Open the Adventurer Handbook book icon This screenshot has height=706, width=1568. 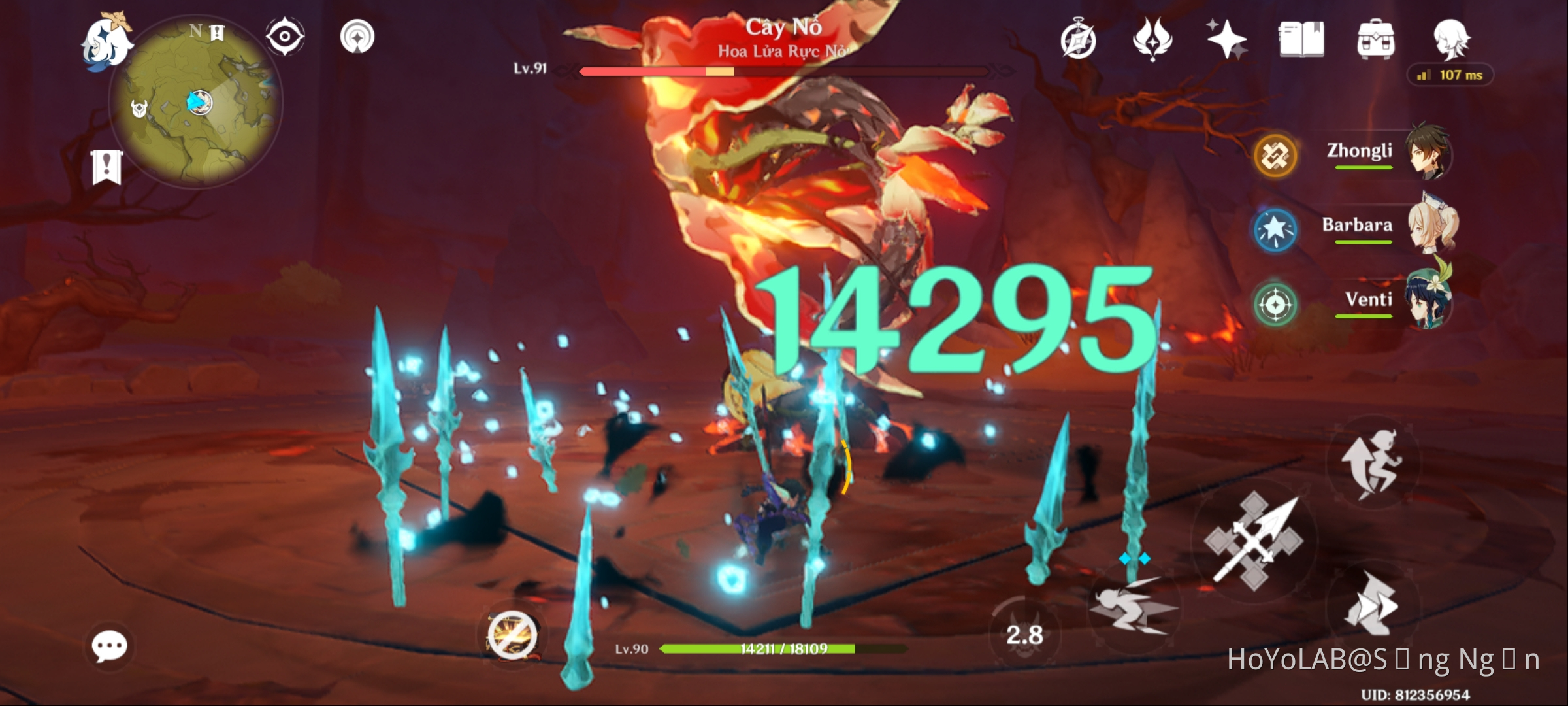1302,39
